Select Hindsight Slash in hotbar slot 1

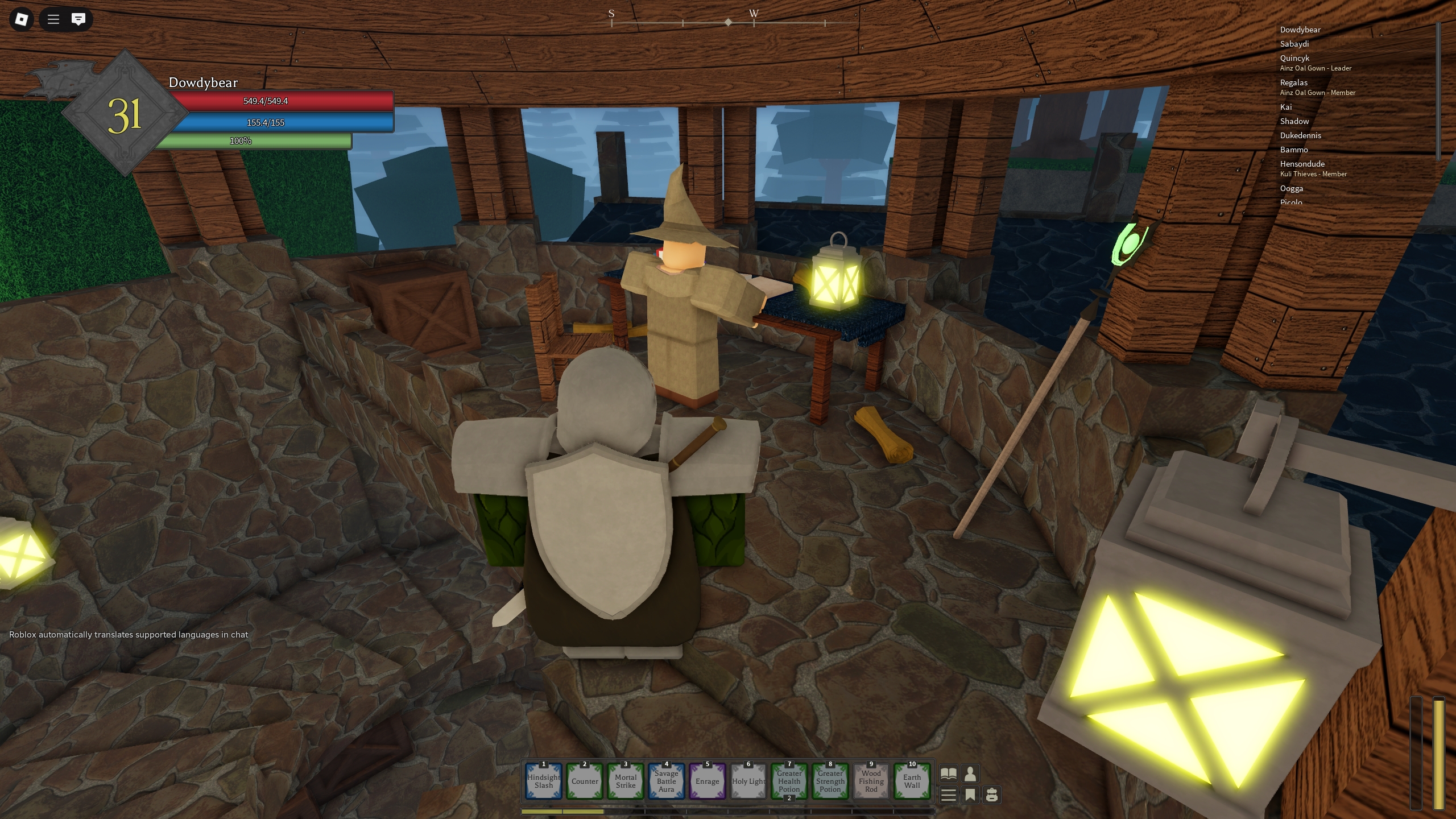pyautogui.click(x=544, y=781)
